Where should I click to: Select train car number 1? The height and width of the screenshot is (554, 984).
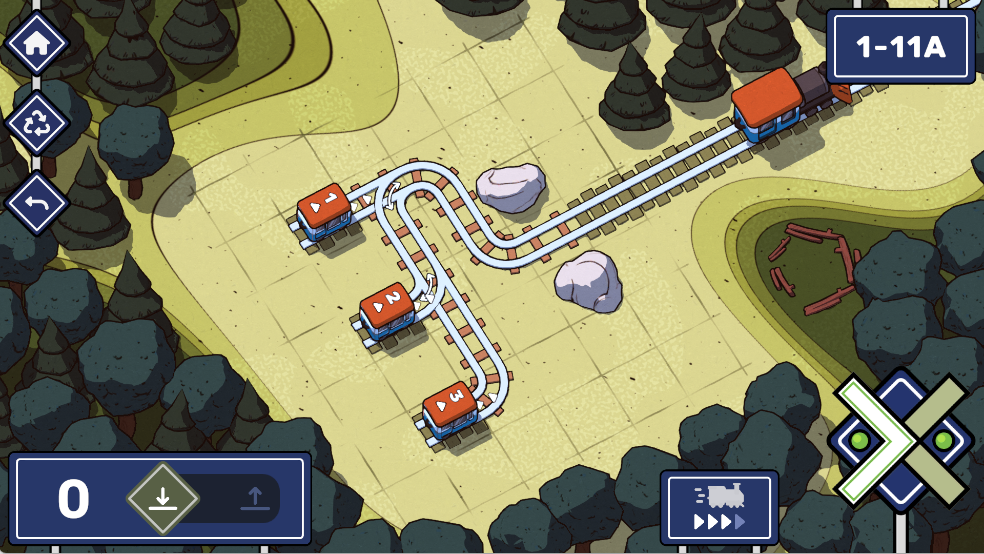point(324,207)
